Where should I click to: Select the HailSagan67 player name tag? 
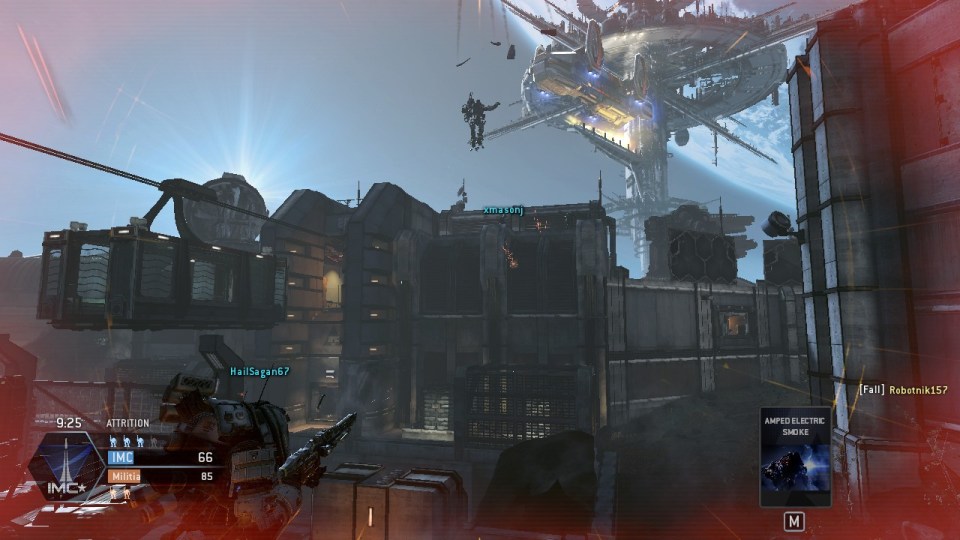(x=259, y=371)
